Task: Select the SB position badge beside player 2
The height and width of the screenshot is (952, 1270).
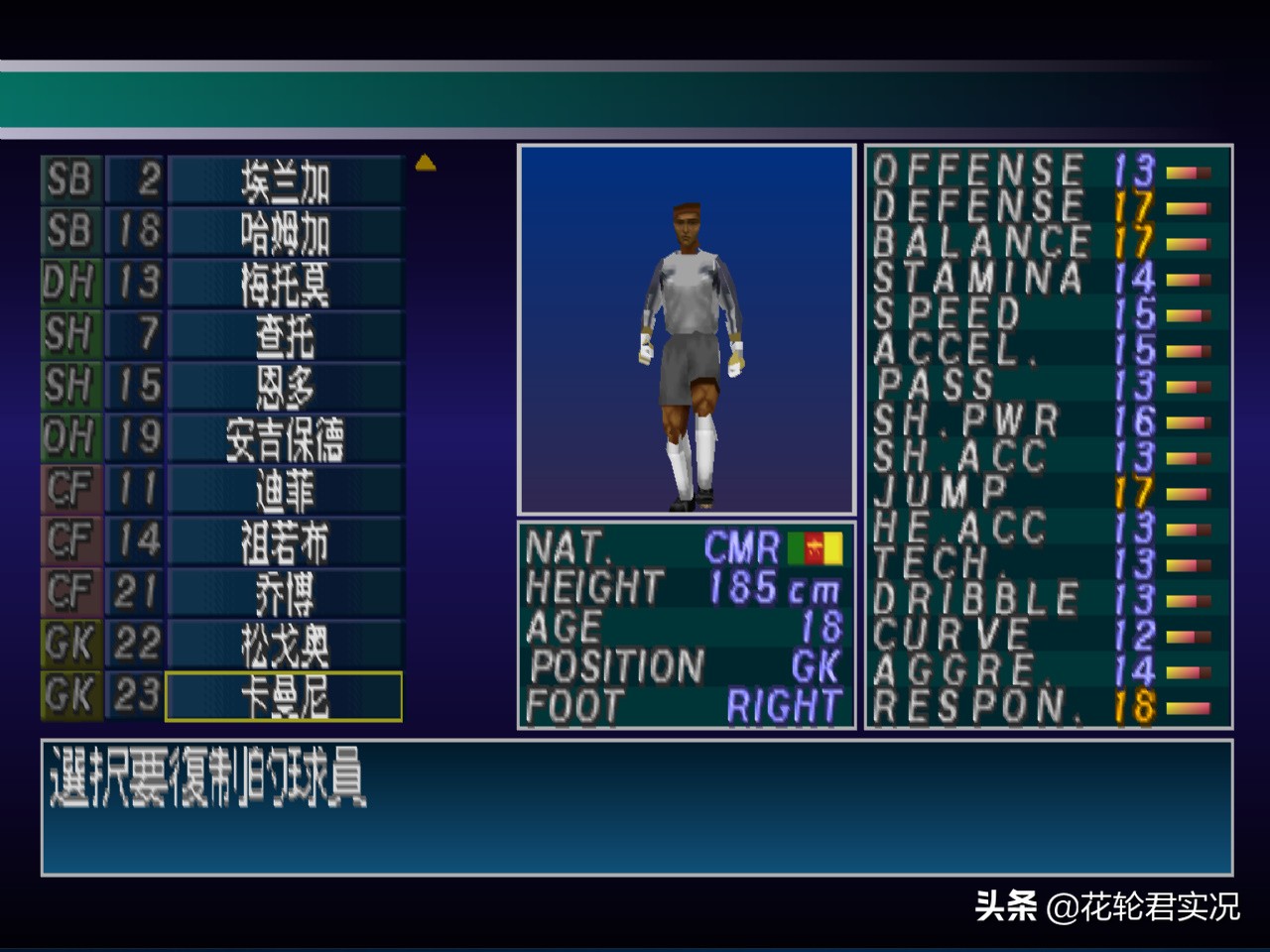Action: point(68,181)
